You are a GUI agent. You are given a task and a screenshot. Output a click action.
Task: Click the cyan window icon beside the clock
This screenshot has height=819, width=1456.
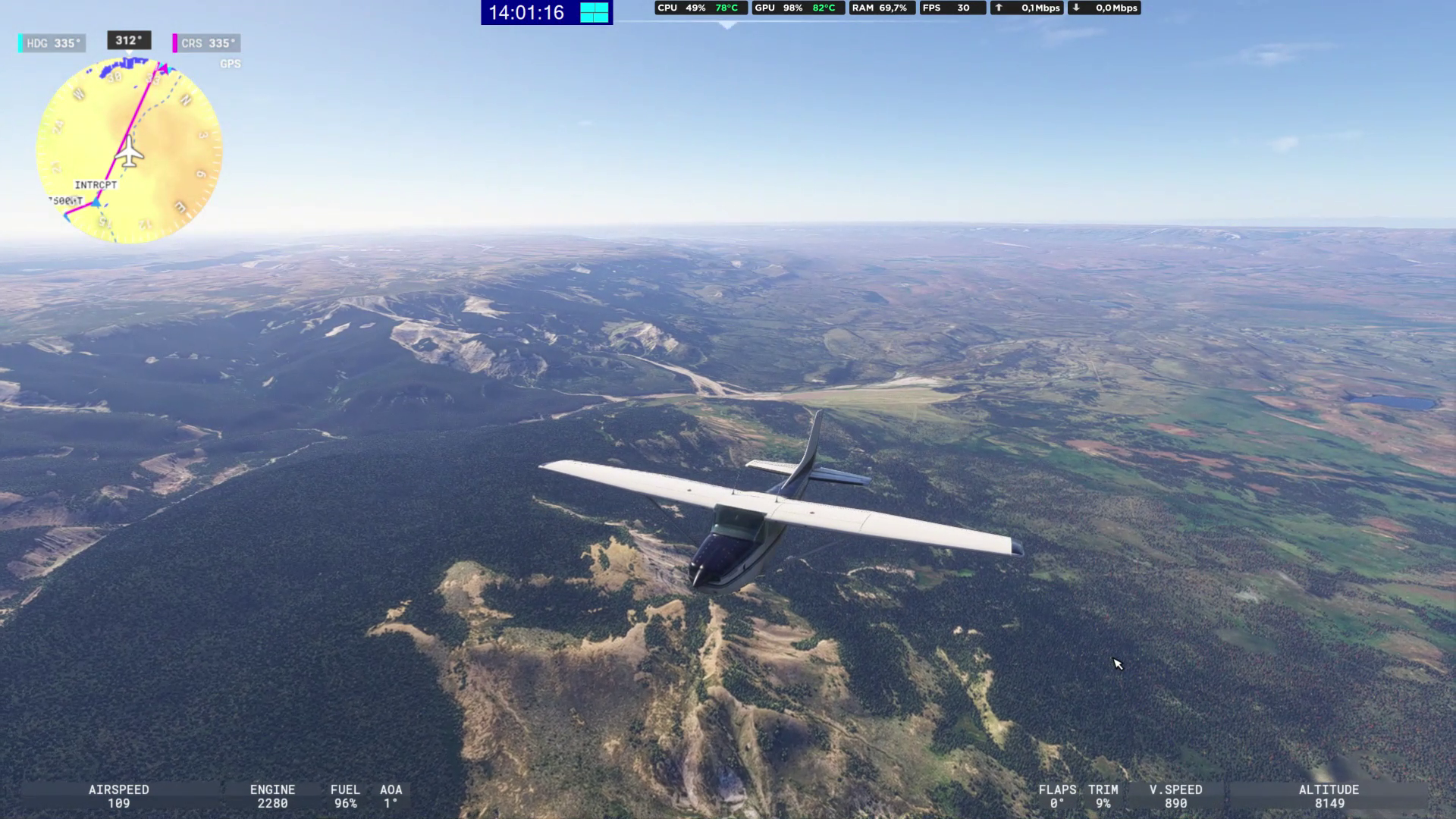[595, 13]
